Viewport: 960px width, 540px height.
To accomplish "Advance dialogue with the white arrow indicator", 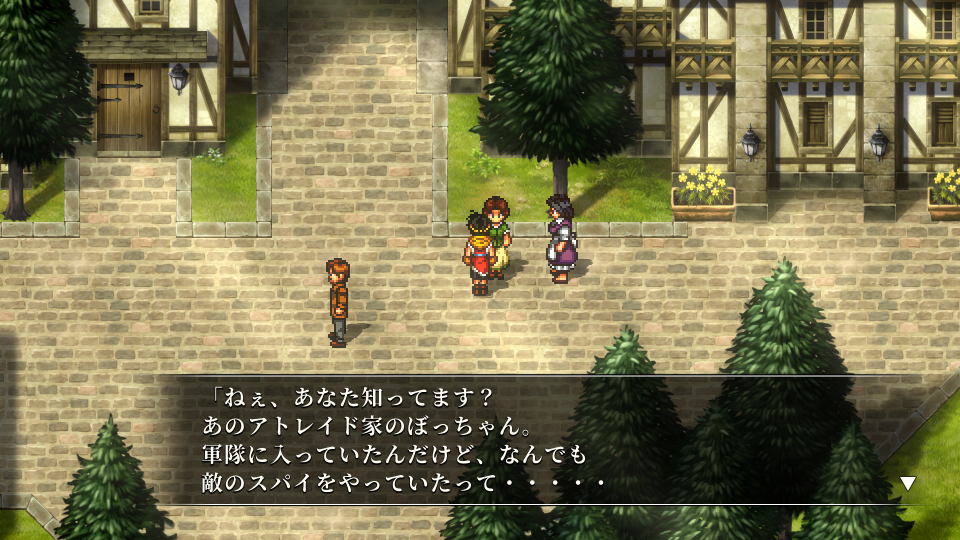I will (908, 483).
